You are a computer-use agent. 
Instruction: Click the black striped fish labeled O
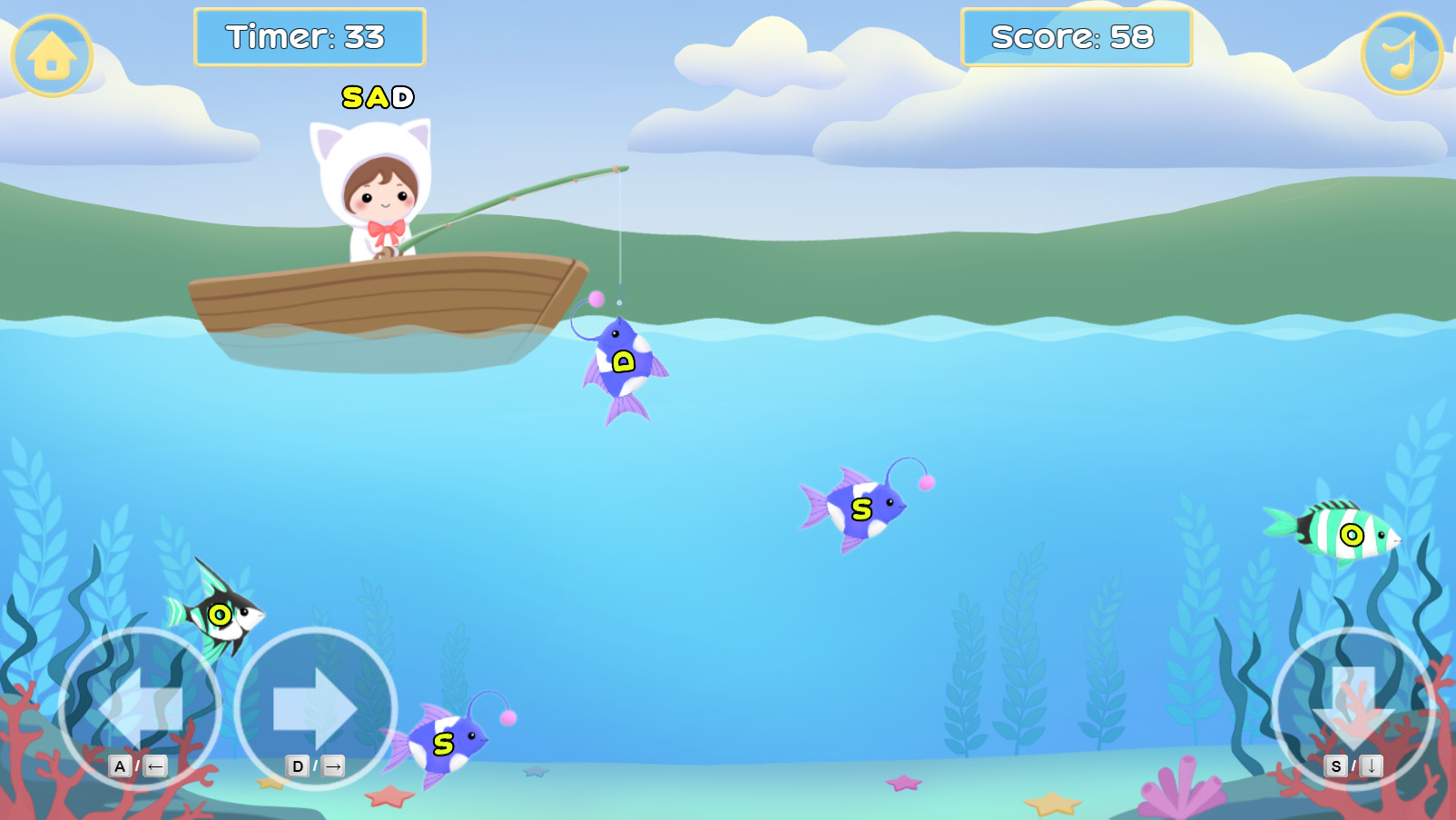218,616
